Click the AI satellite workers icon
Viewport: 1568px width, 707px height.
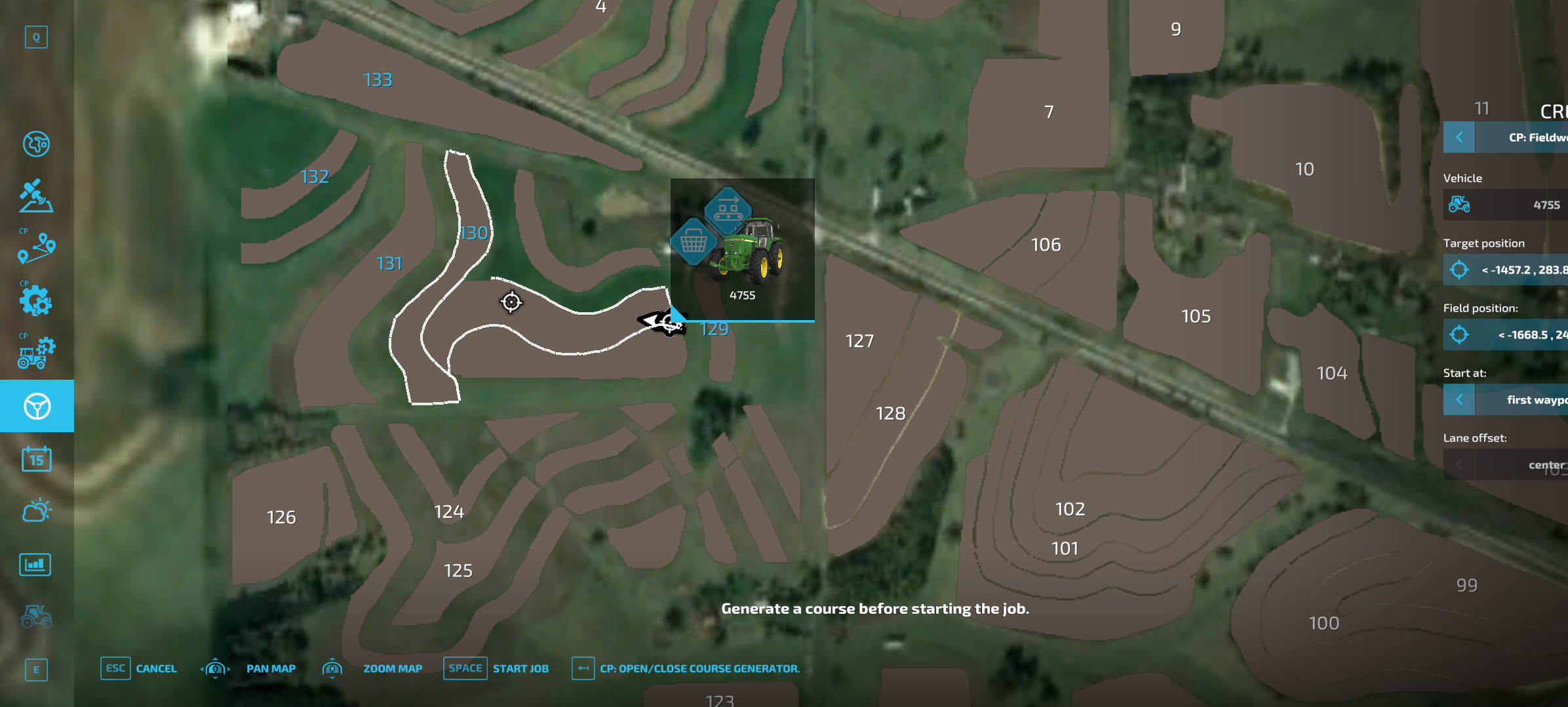[x=37, y=195]
